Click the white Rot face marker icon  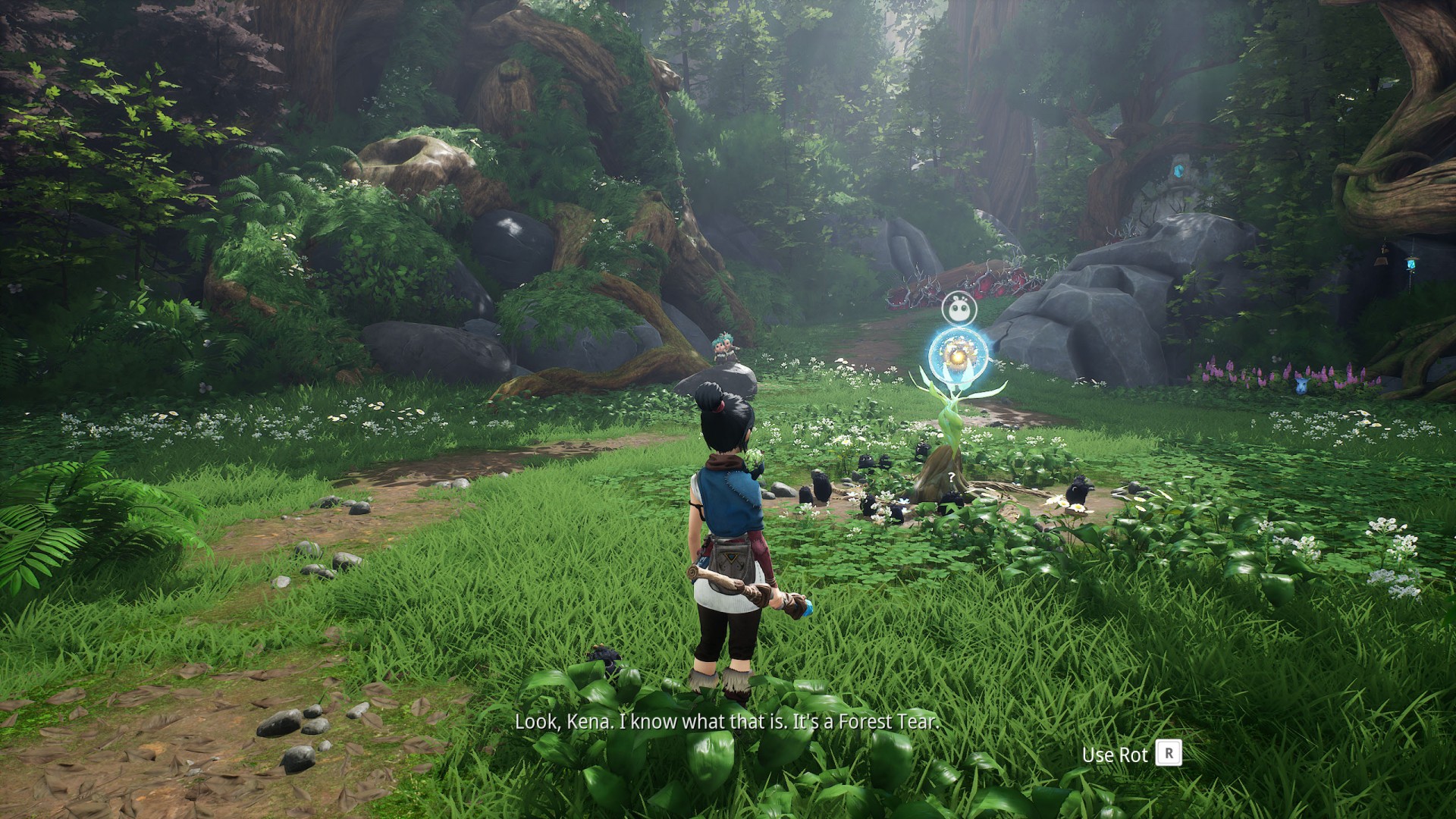(x=958, y=309)
